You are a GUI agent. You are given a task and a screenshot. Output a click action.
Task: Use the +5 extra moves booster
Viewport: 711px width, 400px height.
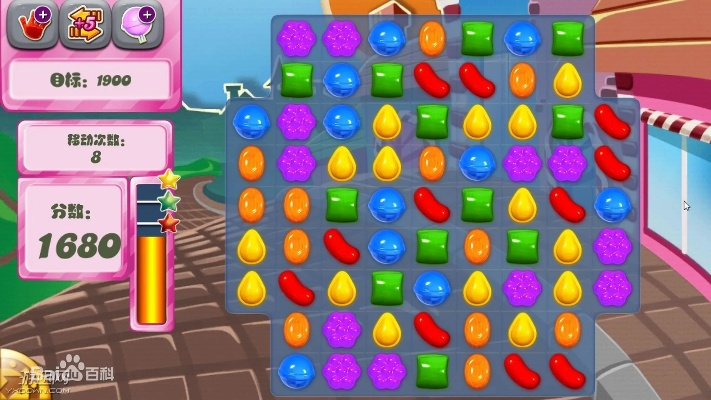84,25
